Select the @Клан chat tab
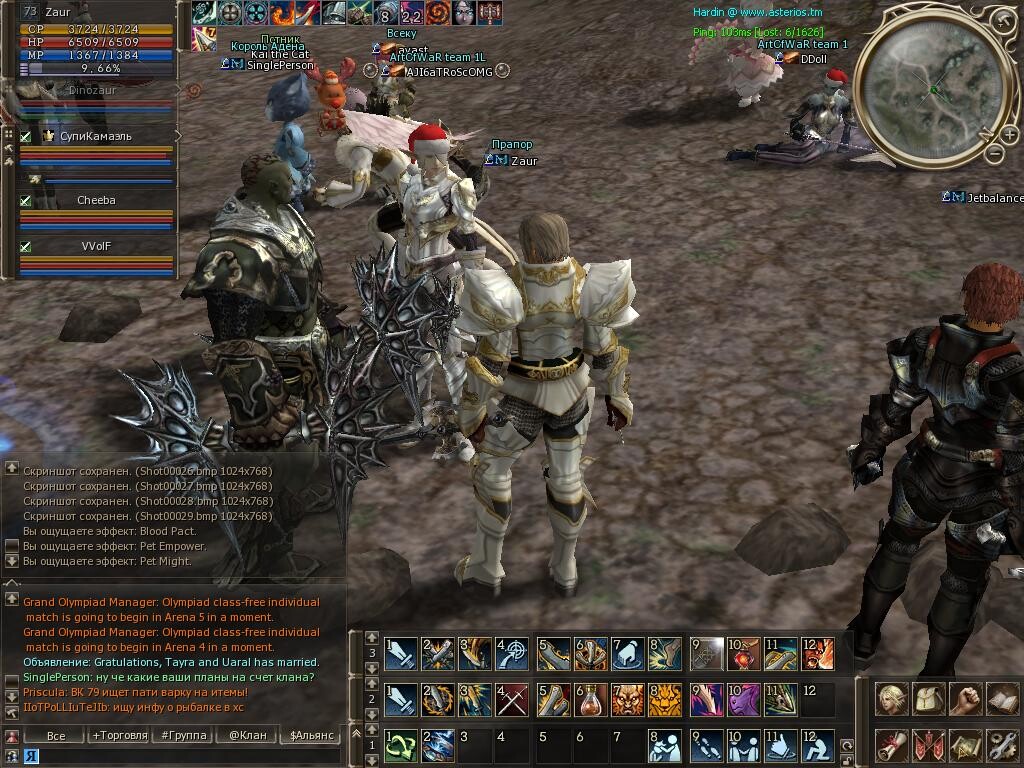 point(247,735)
